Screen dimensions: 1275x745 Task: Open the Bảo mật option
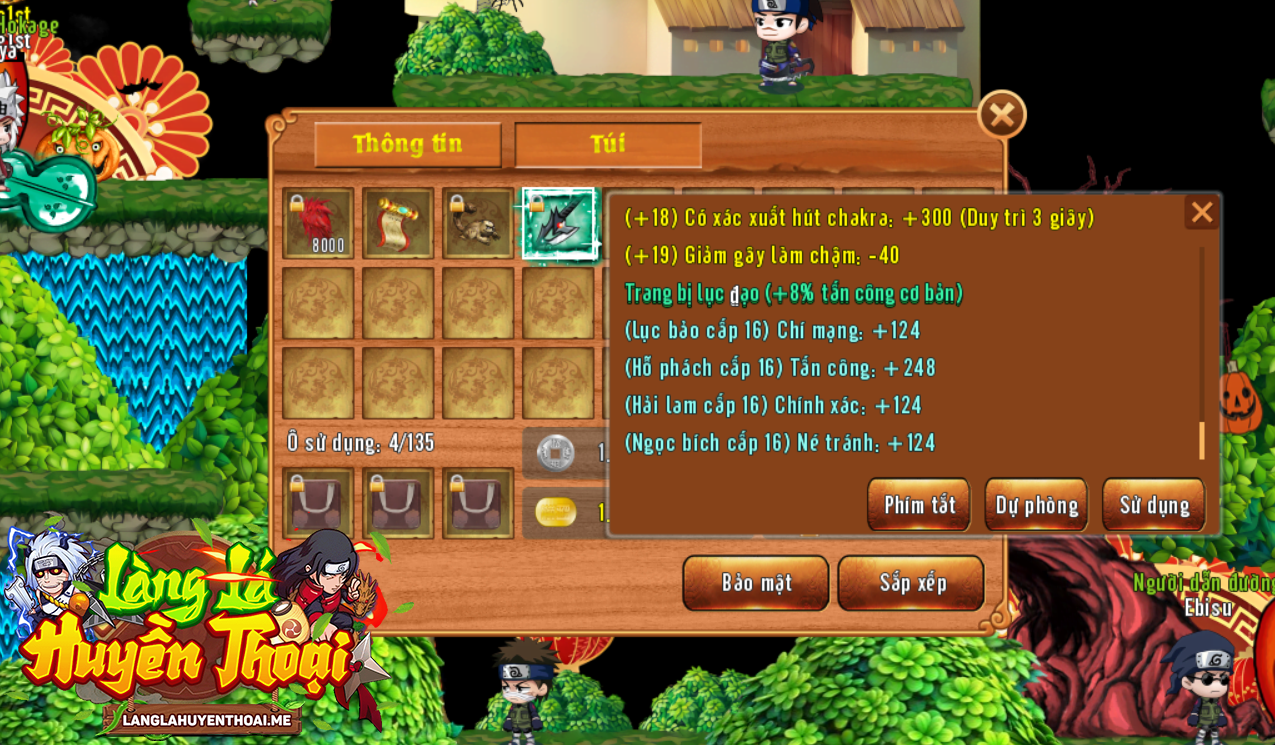[x=755, y=582]
